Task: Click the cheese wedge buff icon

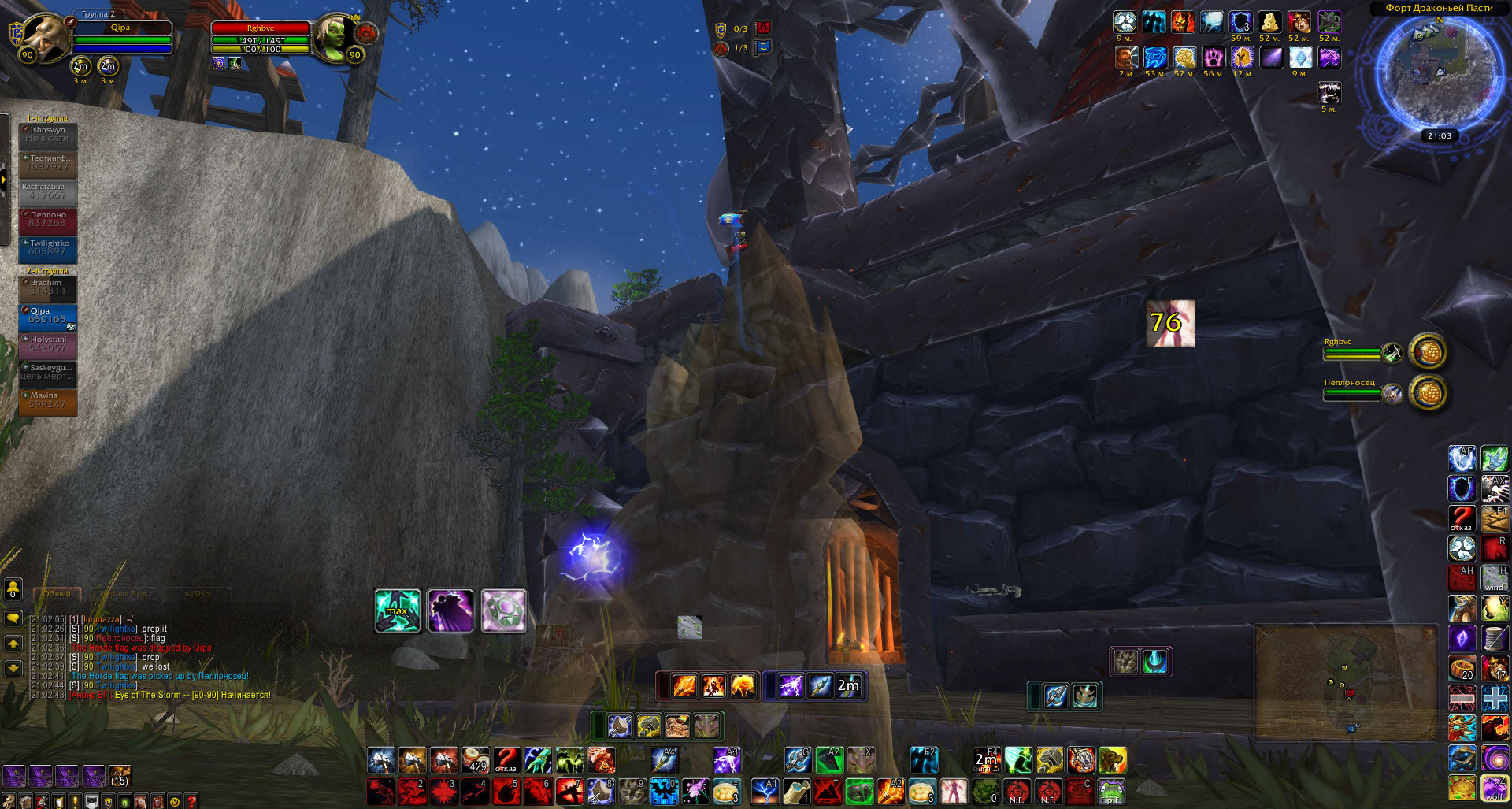Action: [1269, 22]
